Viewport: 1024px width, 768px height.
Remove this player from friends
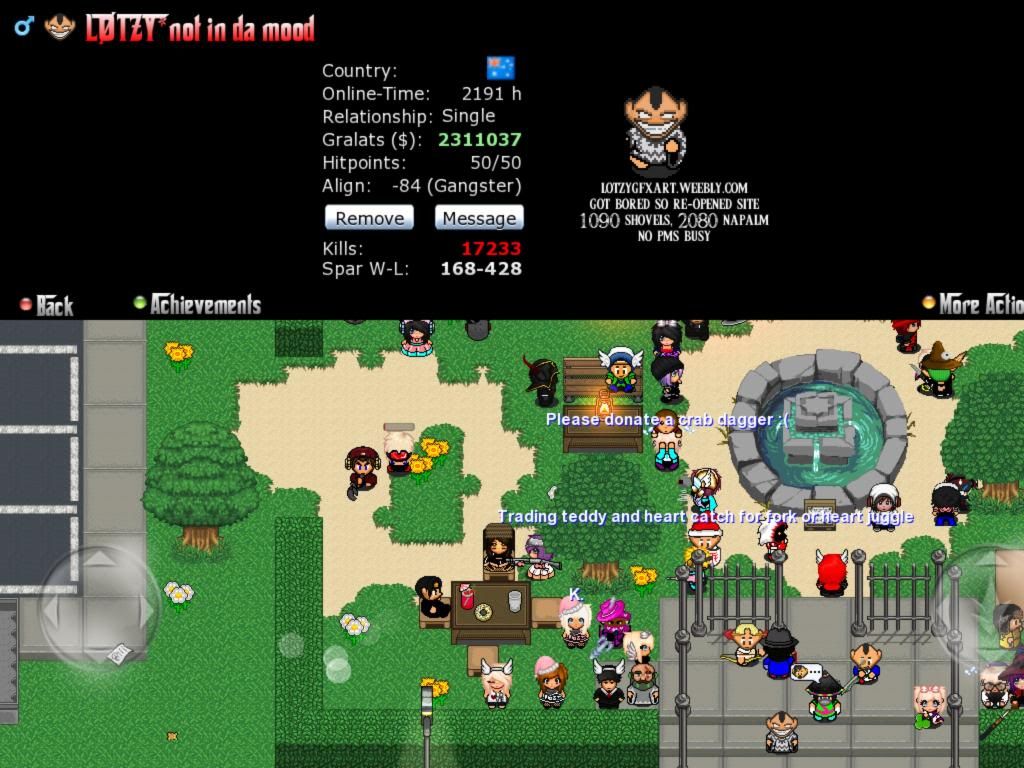click(369, 218)
